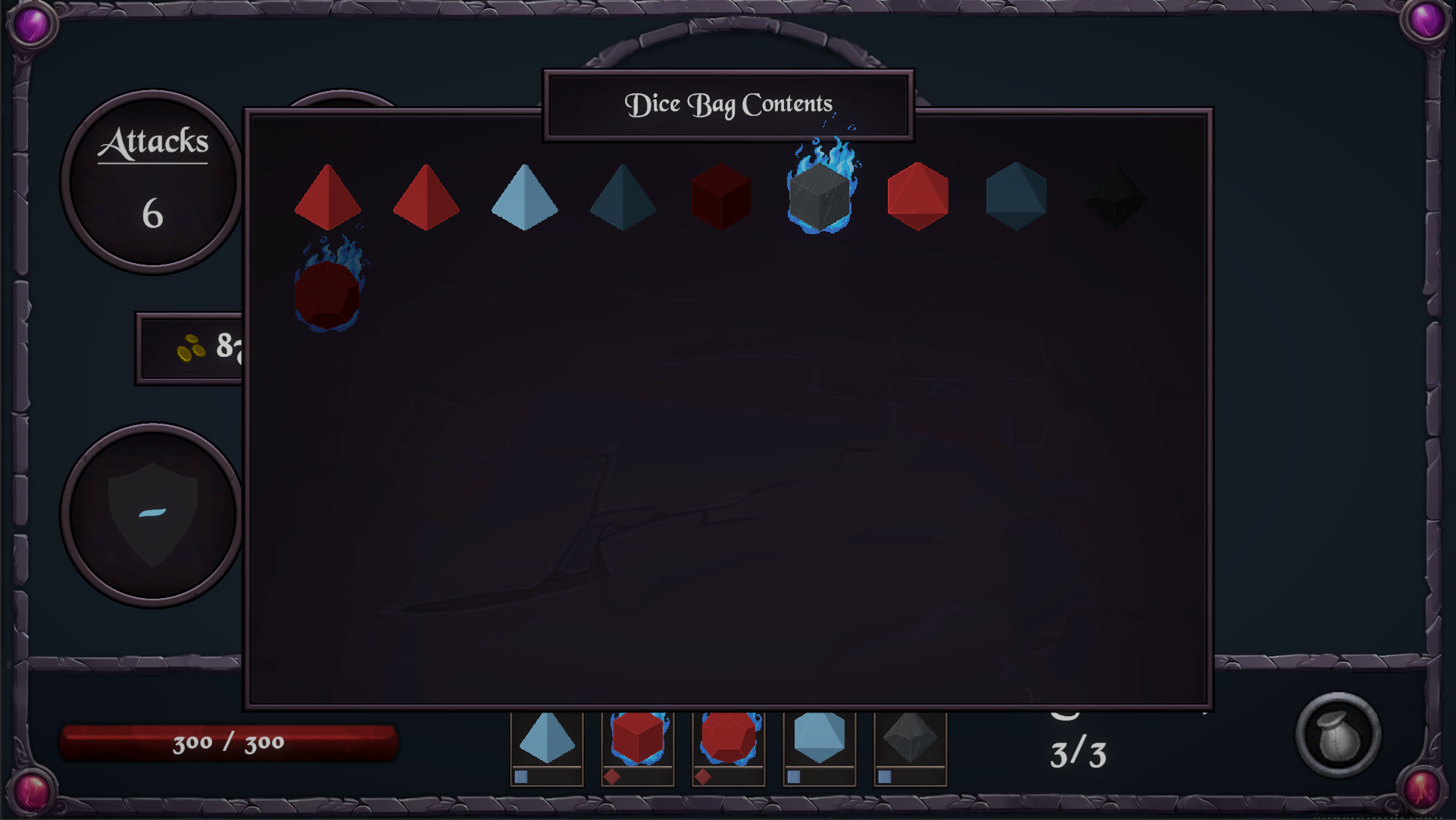This screenshot has height=820, width=1456.
Task: Toggle the red diamond under the d12 slot
Action: (x=701, y=777)
